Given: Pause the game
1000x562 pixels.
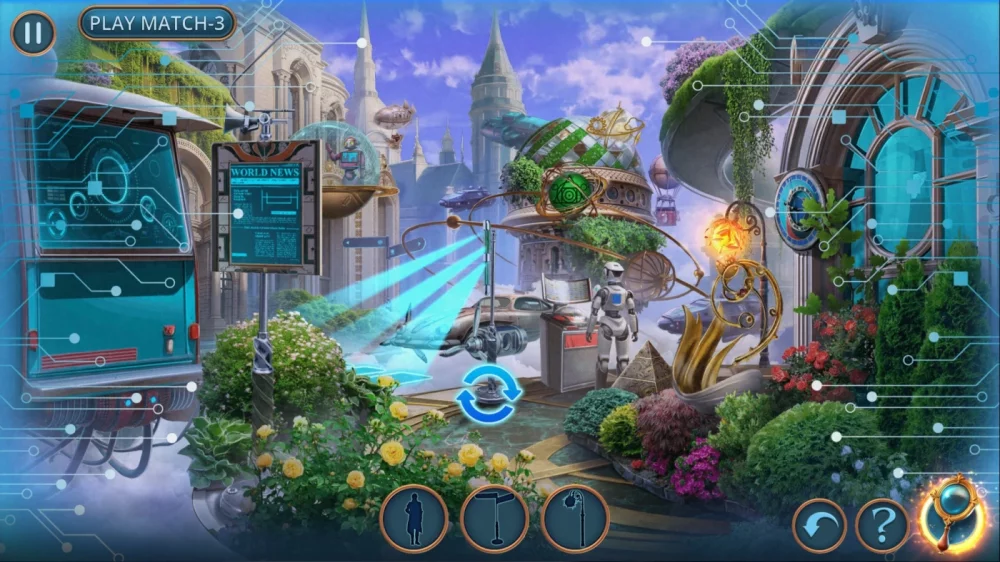Looking at the screenshot, I should 33,33.
